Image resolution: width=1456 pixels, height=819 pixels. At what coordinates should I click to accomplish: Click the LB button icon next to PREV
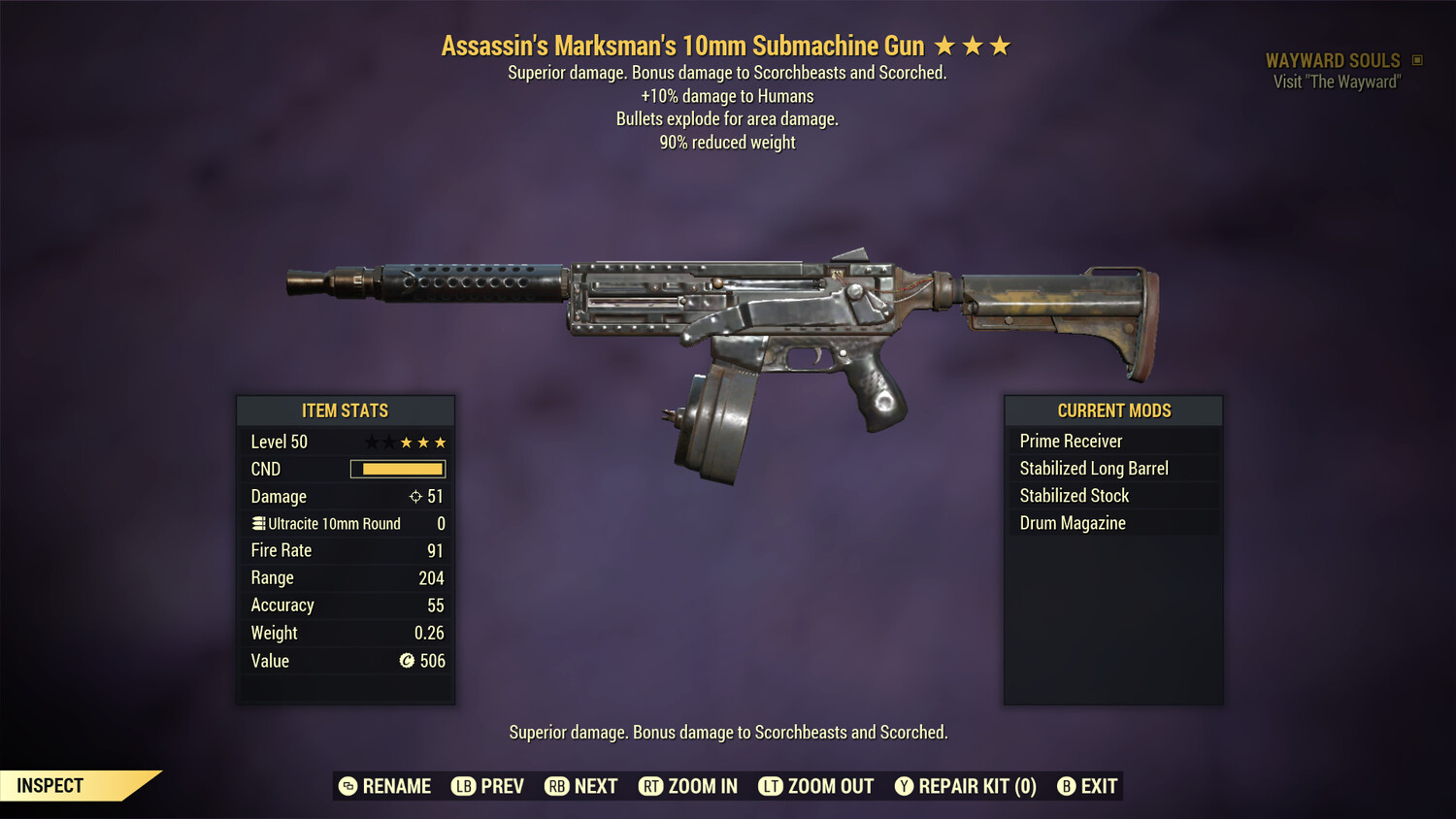point(463,786)
